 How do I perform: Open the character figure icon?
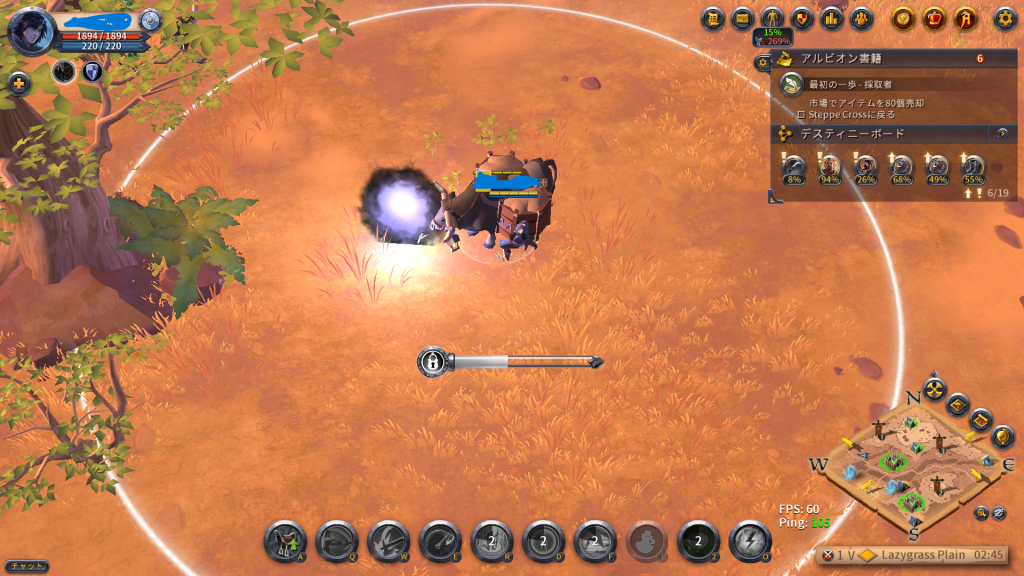(x=772, y=18)
